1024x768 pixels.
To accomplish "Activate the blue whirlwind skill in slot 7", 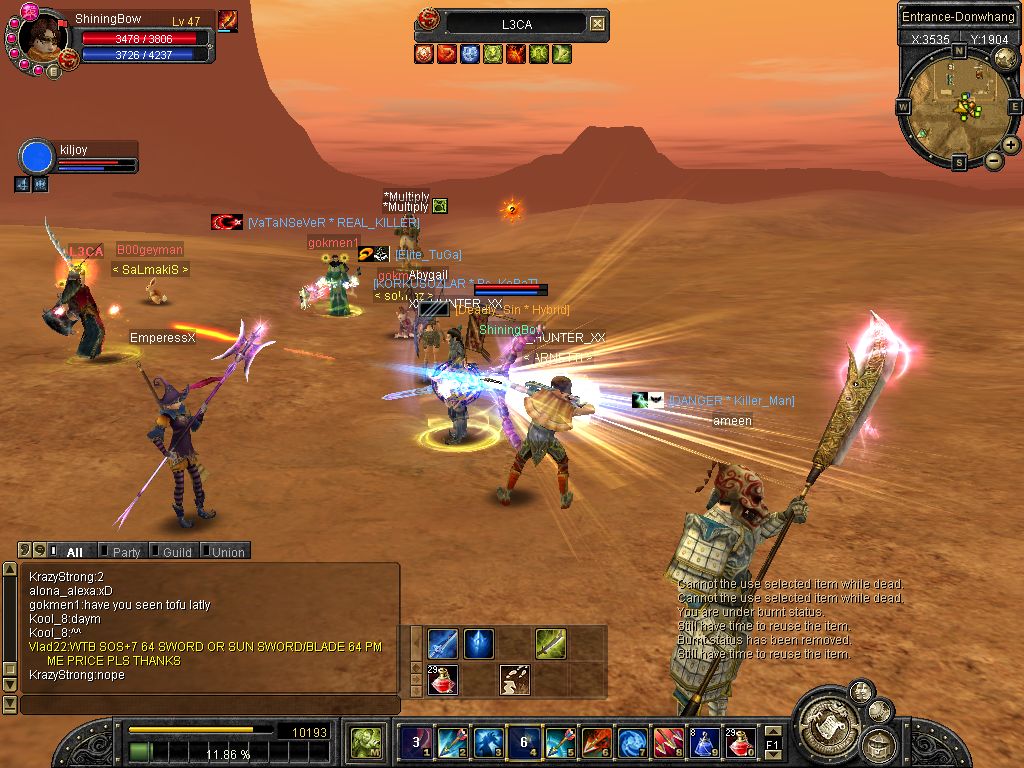I will [x=633, y=743].
